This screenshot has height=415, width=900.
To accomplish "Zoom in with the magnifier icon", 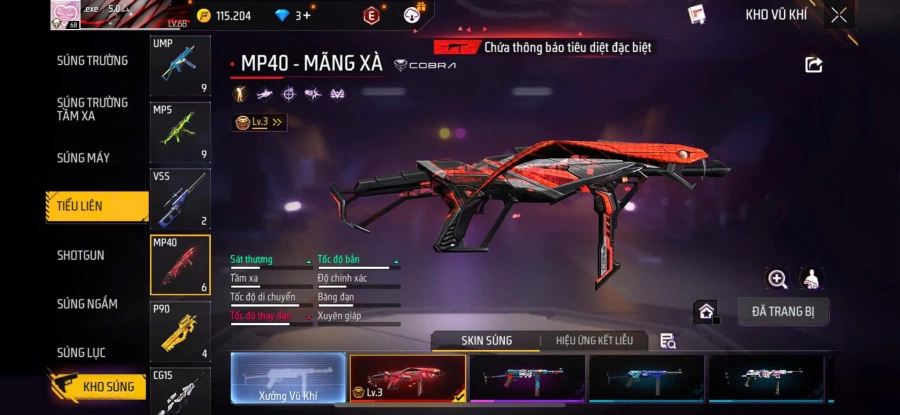I will tap(777, 279).
